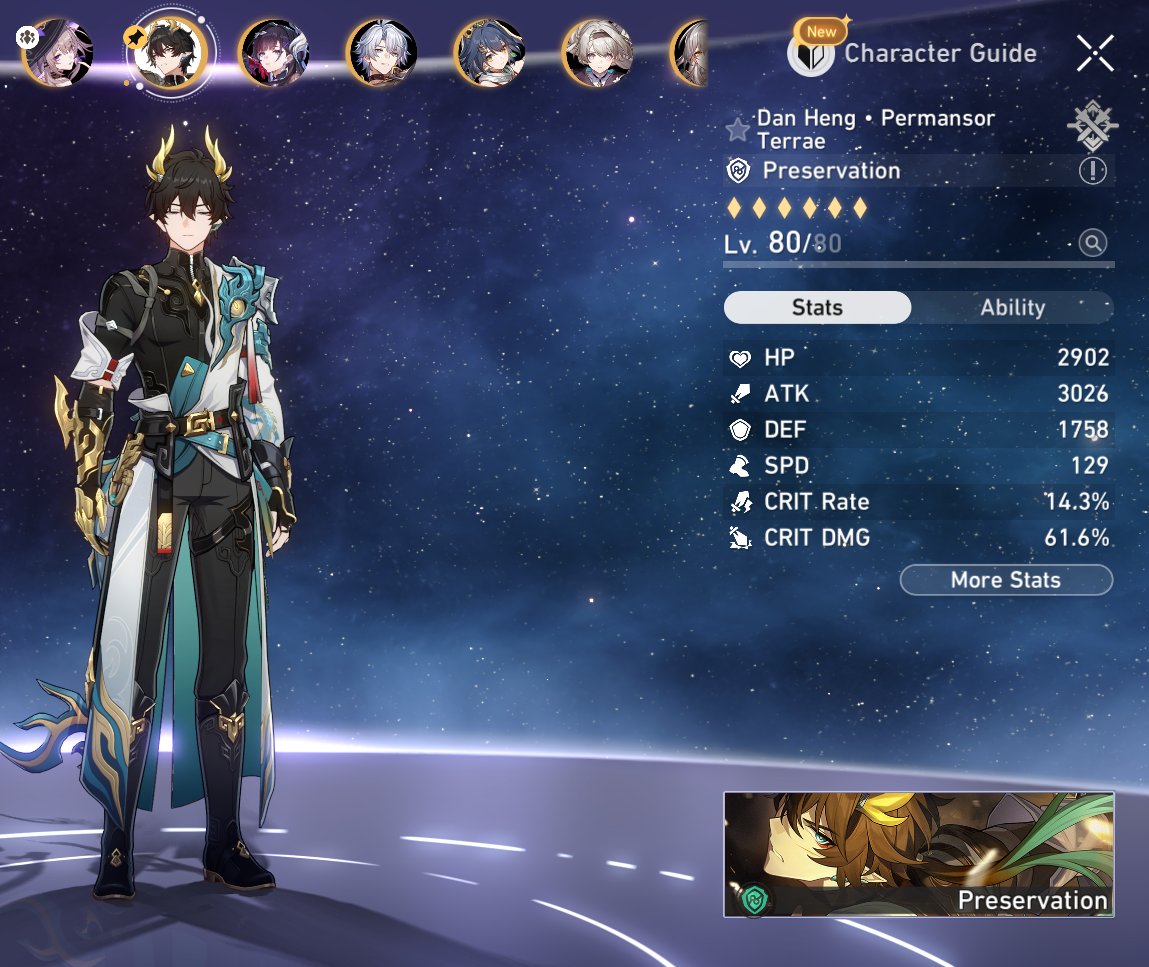Select the highlighted Dan Heng portrait

point(170,52)
